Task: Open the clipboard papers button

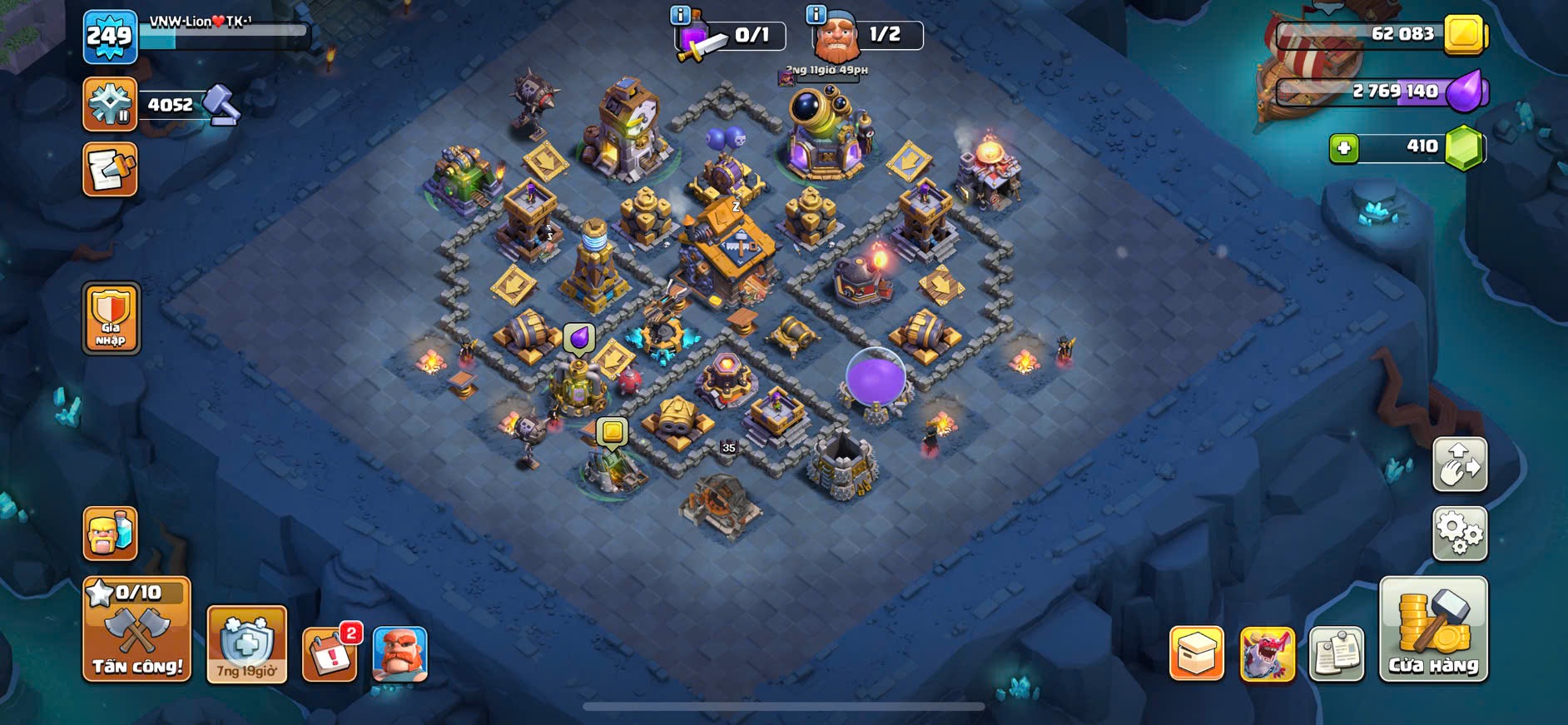Action: [x=1336, y=653]
